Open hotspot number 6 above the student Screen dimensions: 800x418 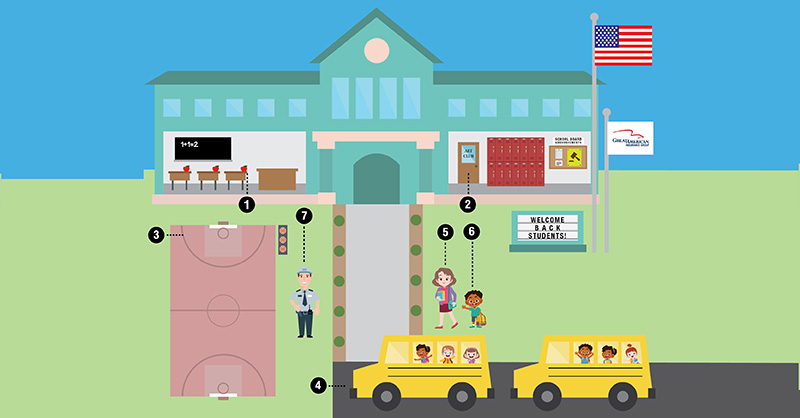[x=472, y=232]
